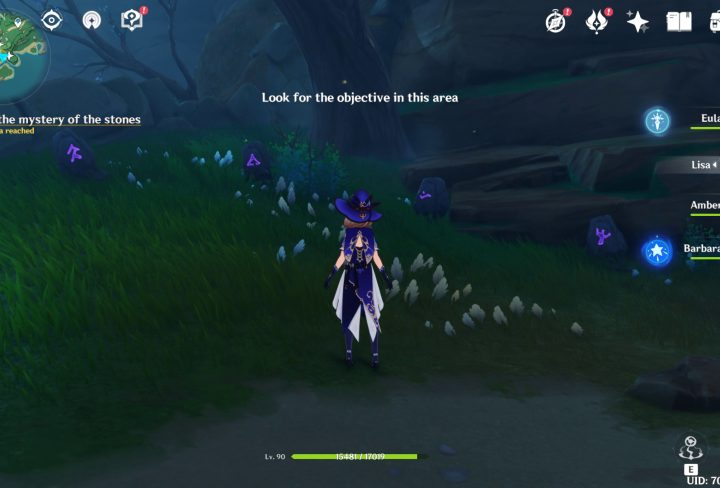Open the four-pointed star Wish icon
Image resolution: width=720 pixels, height=488 pixels.
coord(638,21)
